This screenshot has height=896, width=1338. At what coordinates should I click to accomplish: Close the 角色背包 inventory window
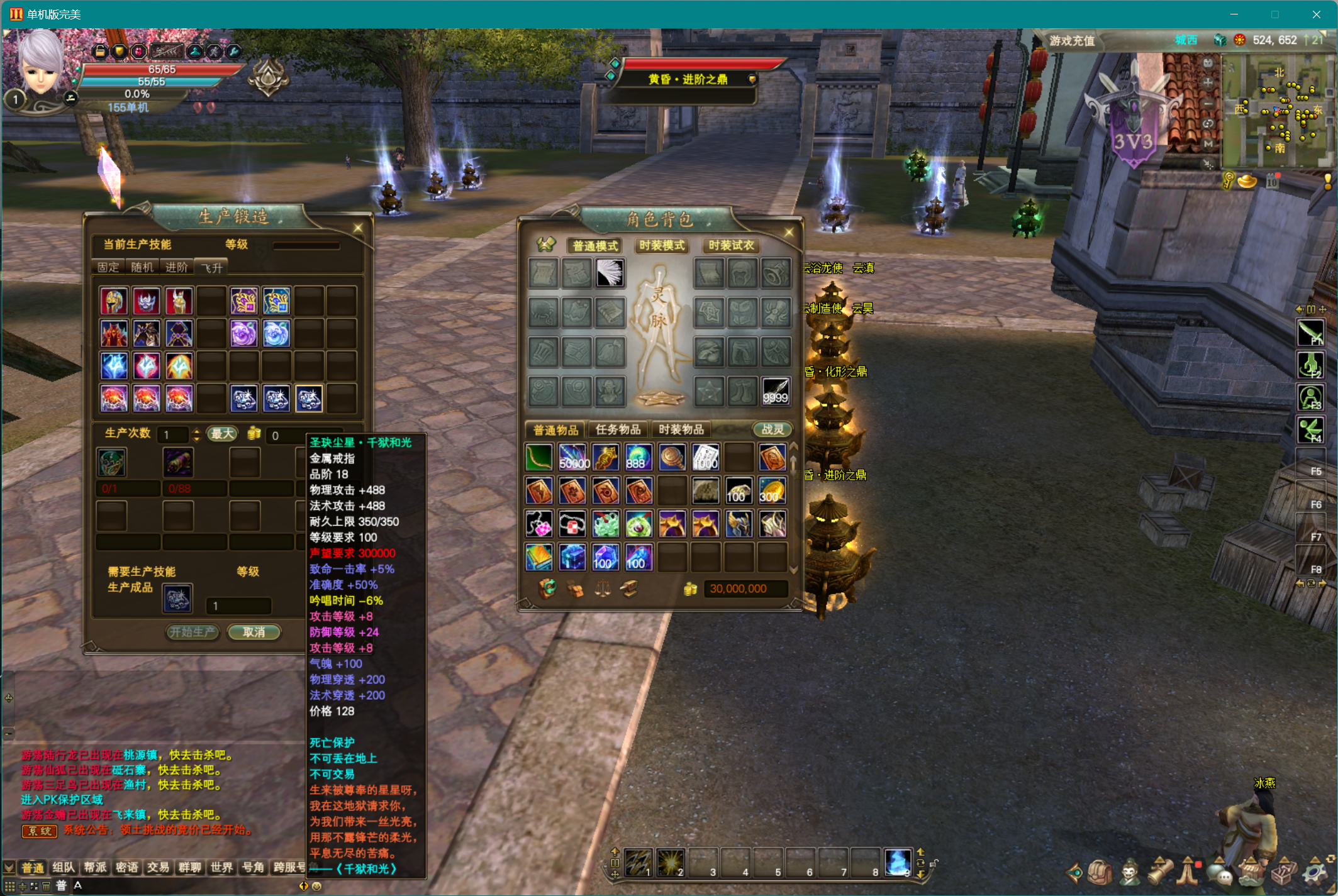tap(789, 233)
